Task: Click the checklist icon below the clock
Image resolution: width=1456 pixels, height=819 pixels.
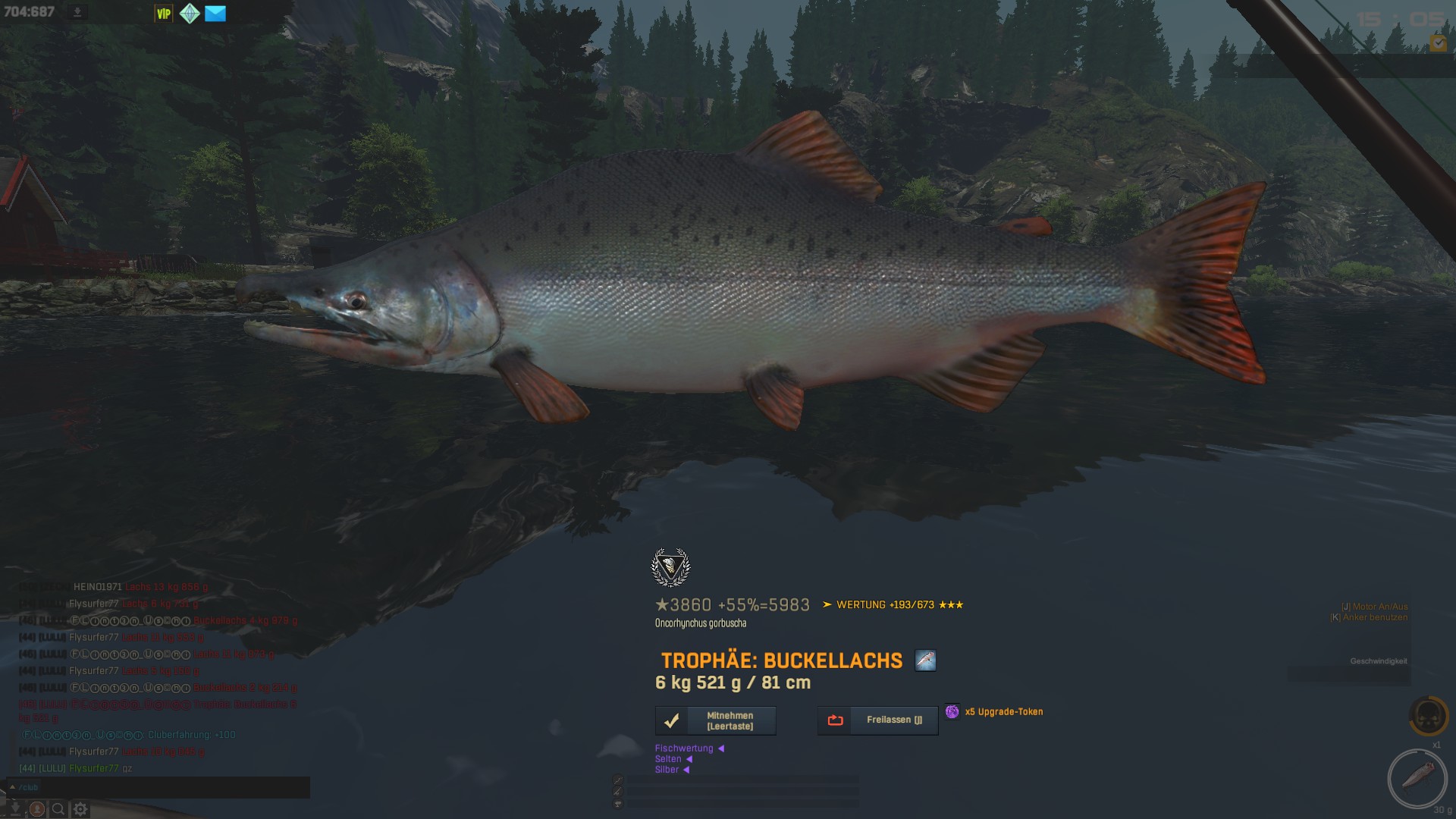Action: tap(1438, 43)
